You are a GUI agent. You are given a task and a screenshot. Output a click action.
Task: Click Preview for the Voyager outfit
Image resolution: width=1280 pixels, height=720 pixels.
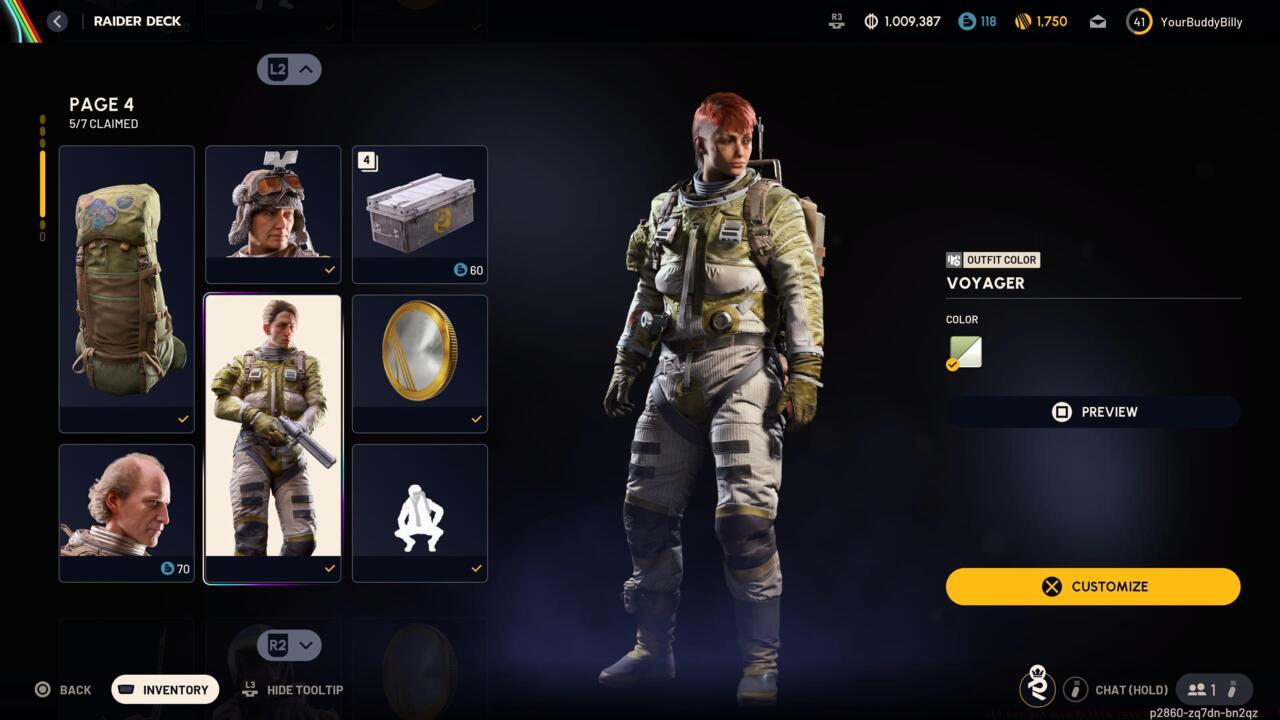(x=1093, y=411)
